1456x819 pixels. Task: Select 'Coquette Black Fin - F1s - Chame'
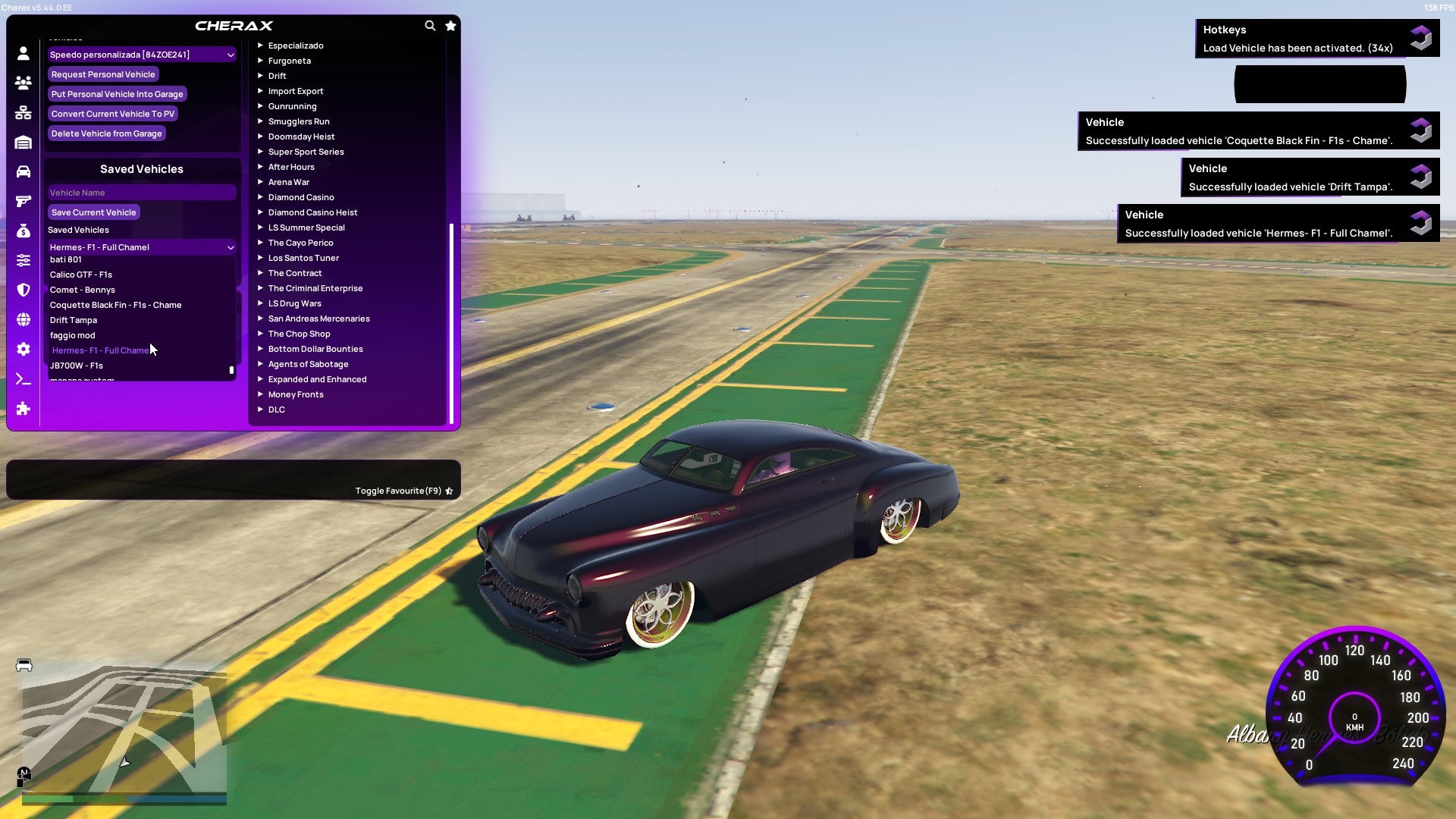click(x=115, y=304)
